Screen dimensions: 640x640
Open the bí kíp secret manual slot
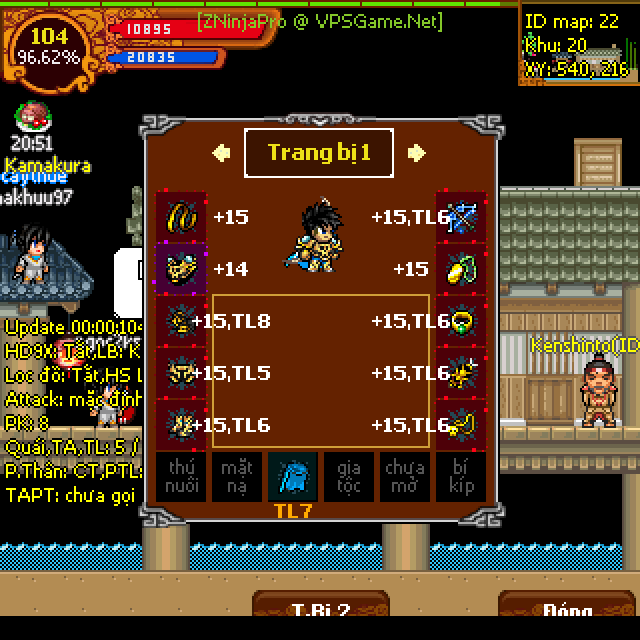click(x=461, y=476)
